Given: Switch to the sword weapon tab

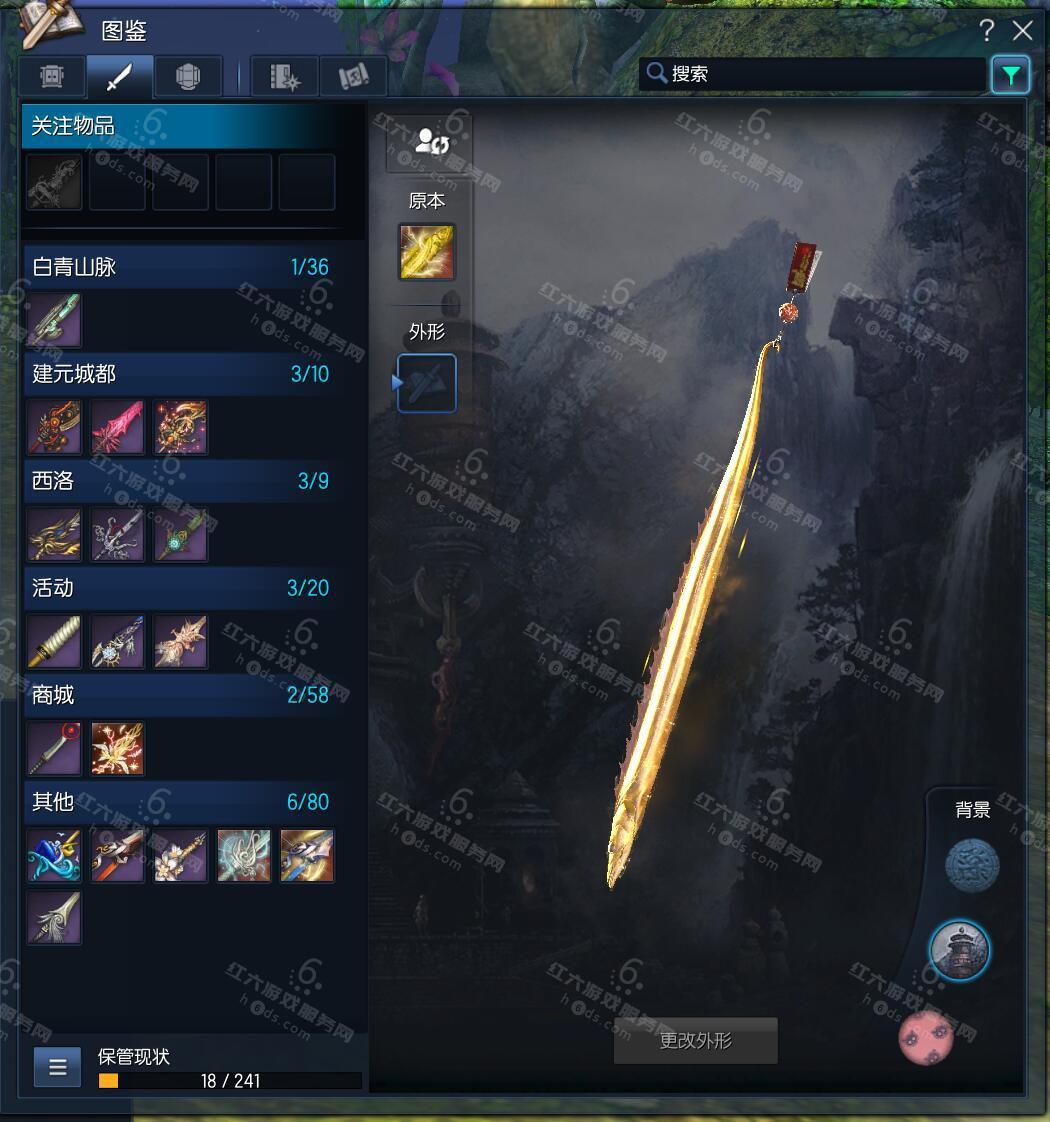Looking at the screenshot, I should [119, 77].
